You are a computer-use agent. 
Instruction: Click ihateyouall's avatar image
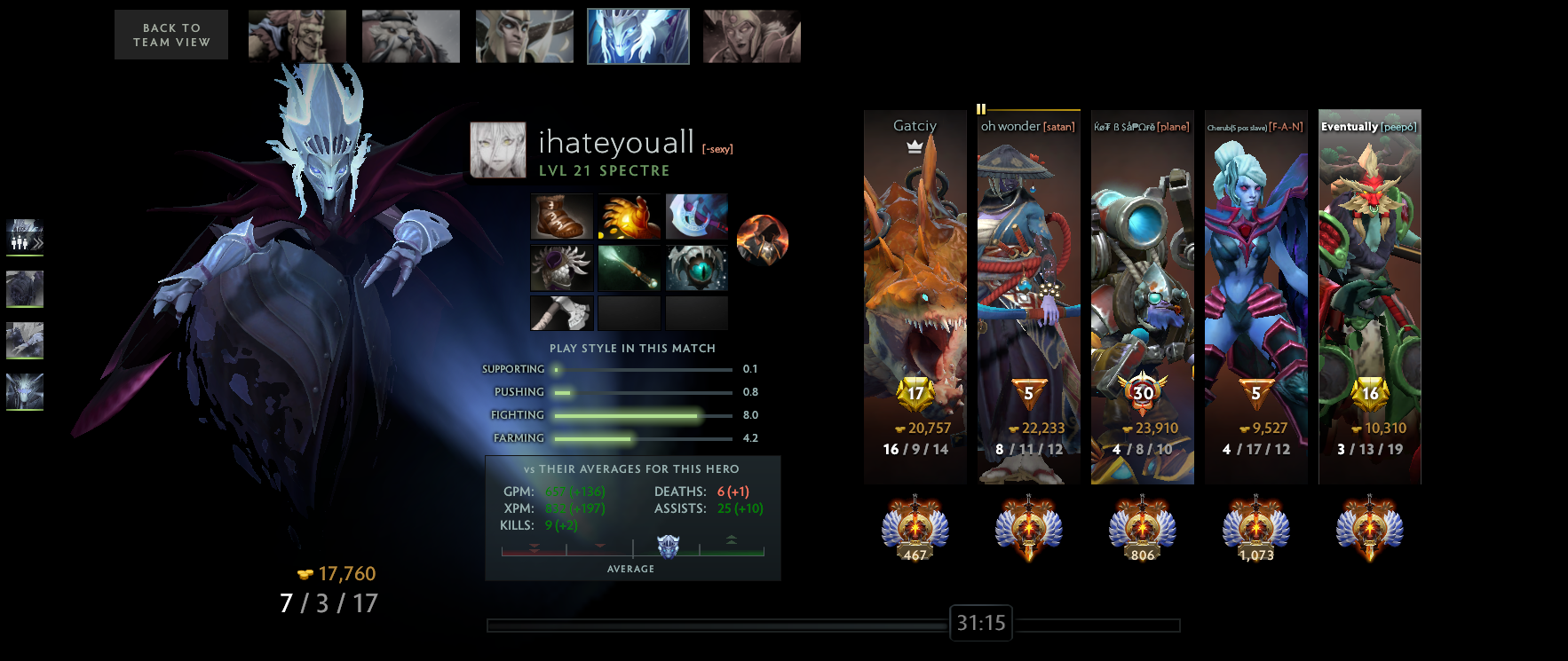(497, 149)
